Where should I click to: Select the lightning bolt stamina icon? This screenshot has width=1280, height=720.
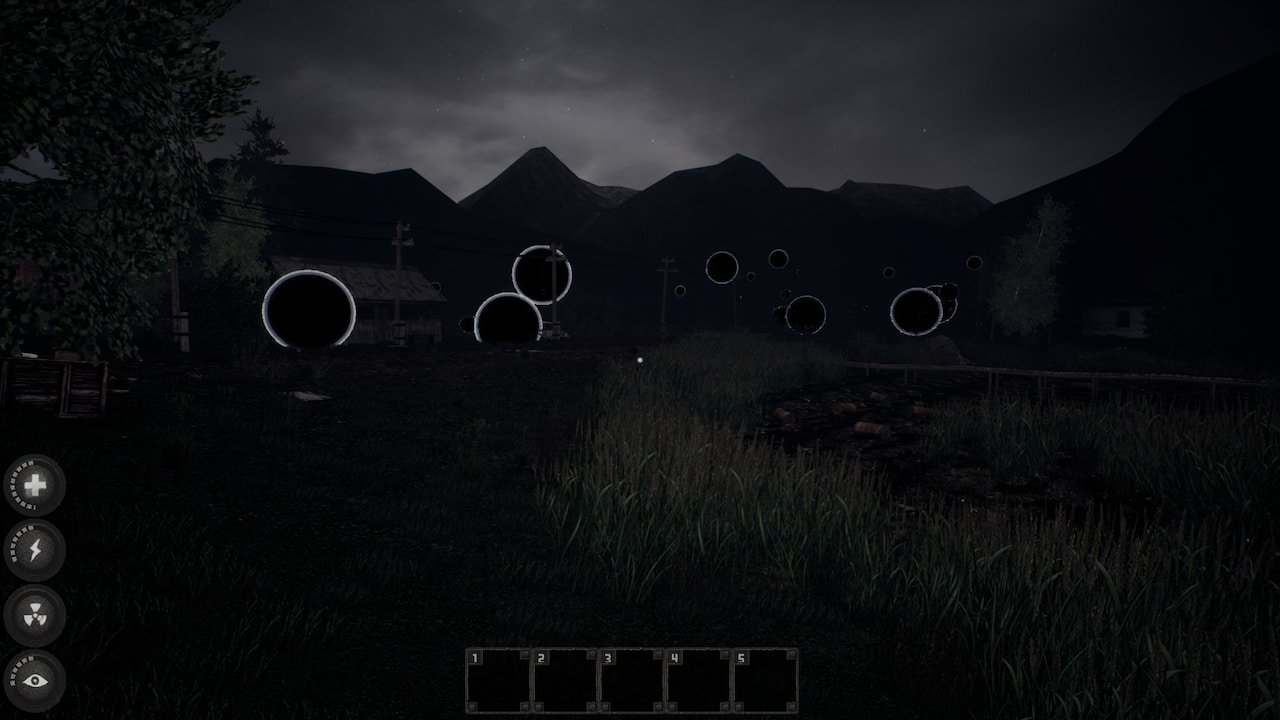(35, 551)
